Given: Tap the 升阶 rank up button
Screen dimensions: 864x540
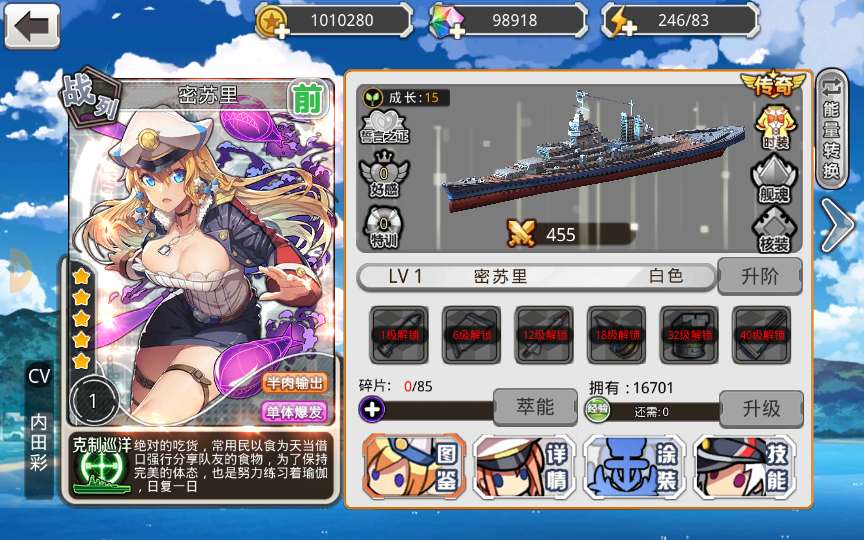Looking at the screenshot, I should [760, 276].
